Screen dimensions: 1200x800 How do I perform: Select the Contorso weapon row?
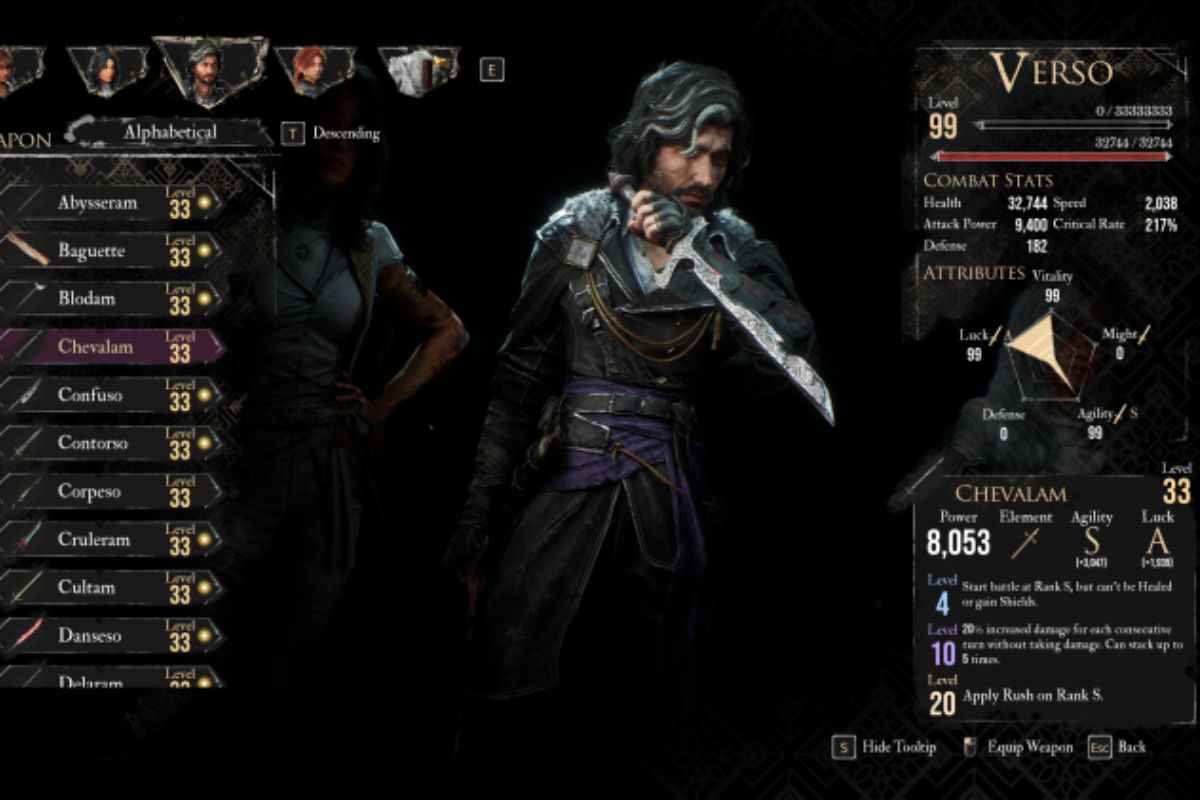[110, 443]
